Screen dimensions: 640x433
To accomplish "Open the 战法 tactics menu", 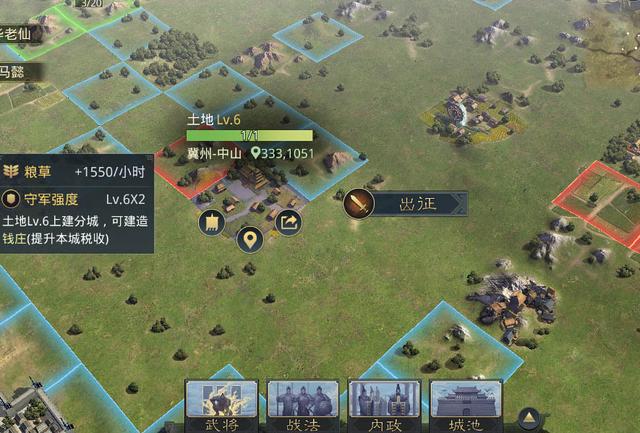I will (x=302, y=406).
